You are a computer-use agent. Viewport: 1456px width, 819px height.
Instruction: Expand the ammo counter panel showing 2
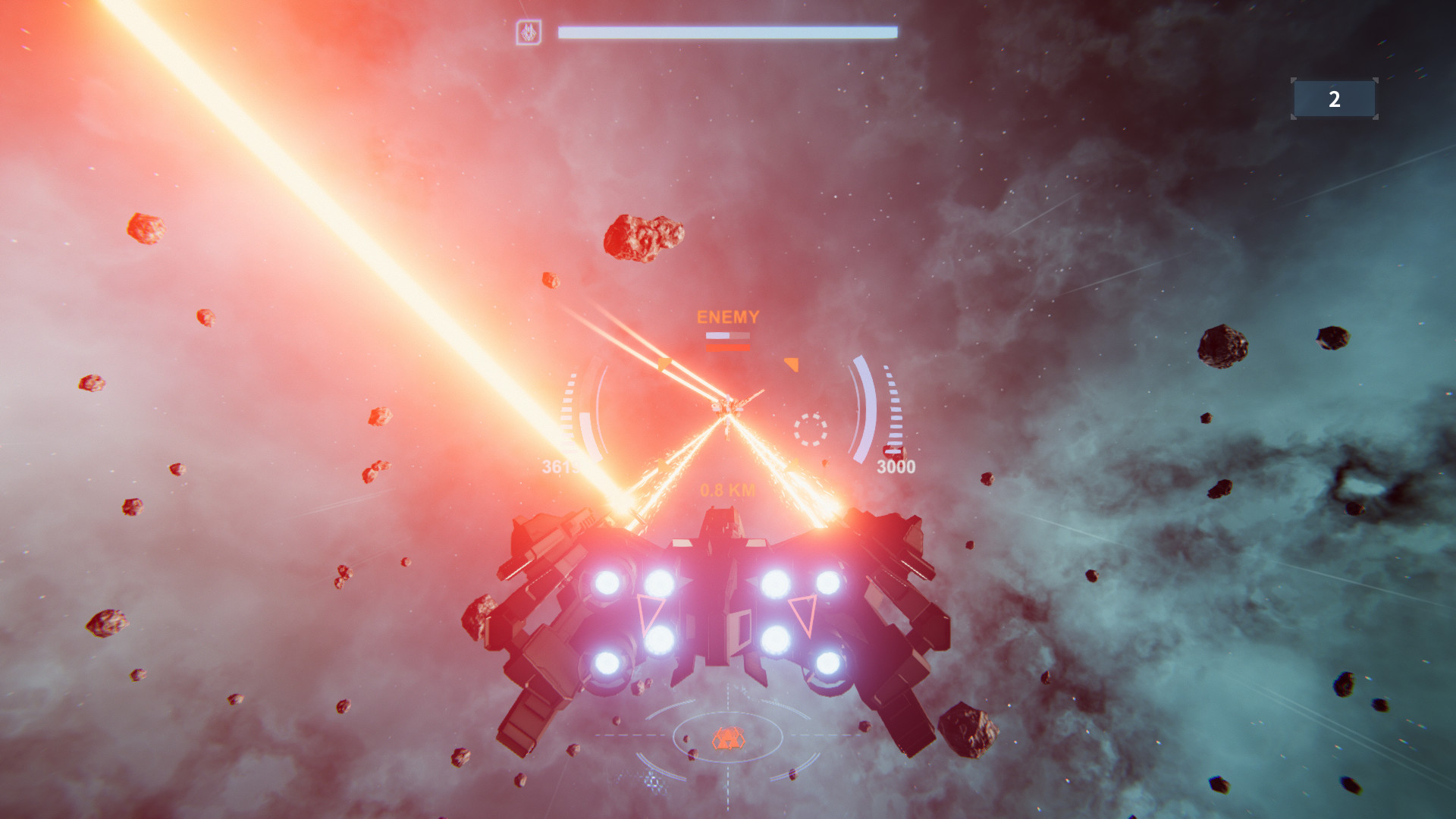[1333, 98]
